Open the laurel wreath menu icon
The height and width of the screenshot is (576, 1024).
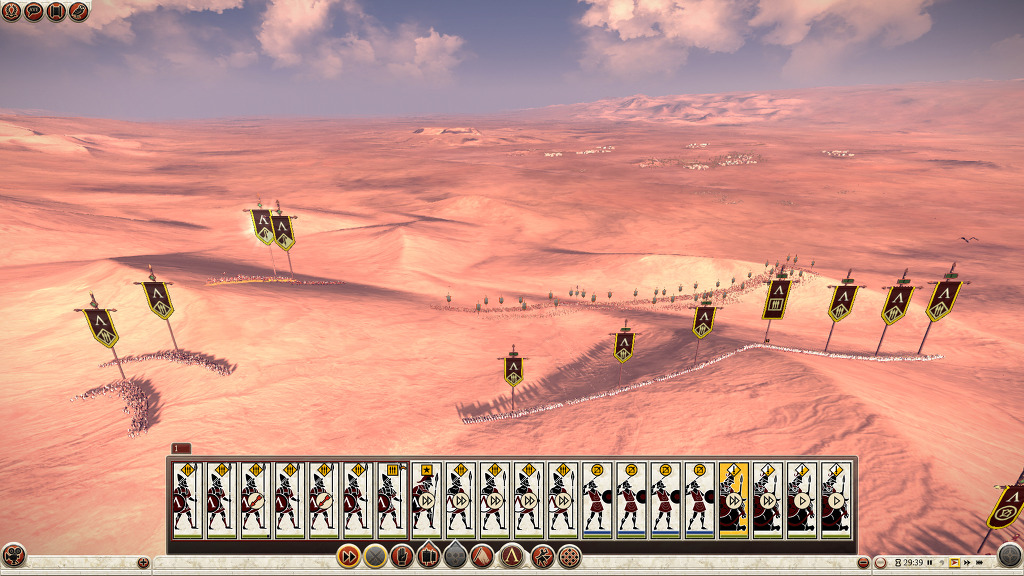[10, 12]
